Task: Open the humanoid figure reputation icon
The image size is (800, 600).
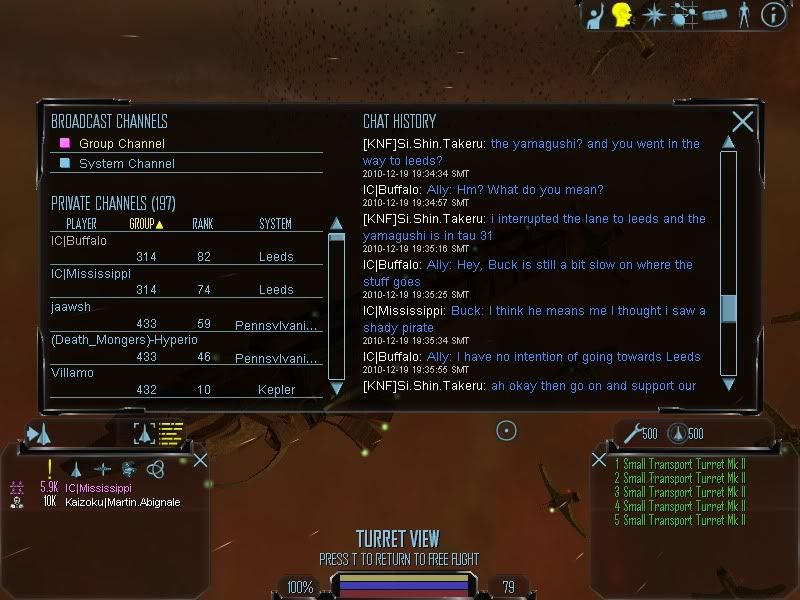Action: [x=743, y=14]
